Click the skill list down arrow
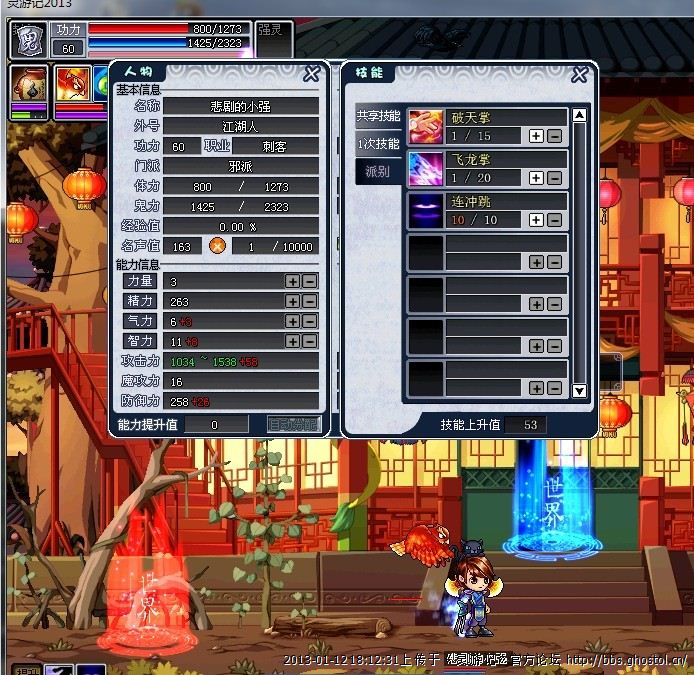Viewport: 694px width, 675px height. [579, 390]
